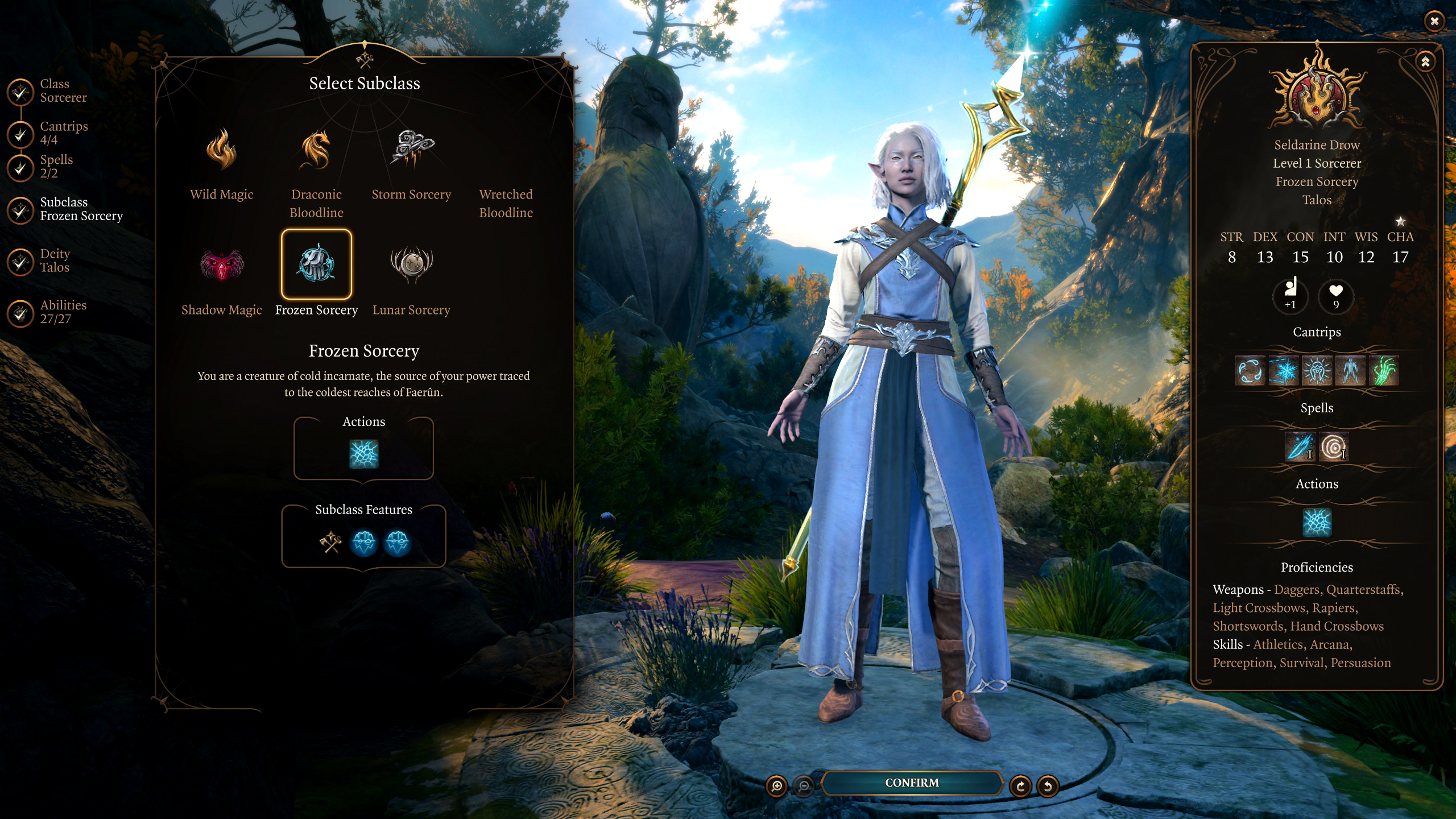Inspect the frost action under Actions

[363, 454]
